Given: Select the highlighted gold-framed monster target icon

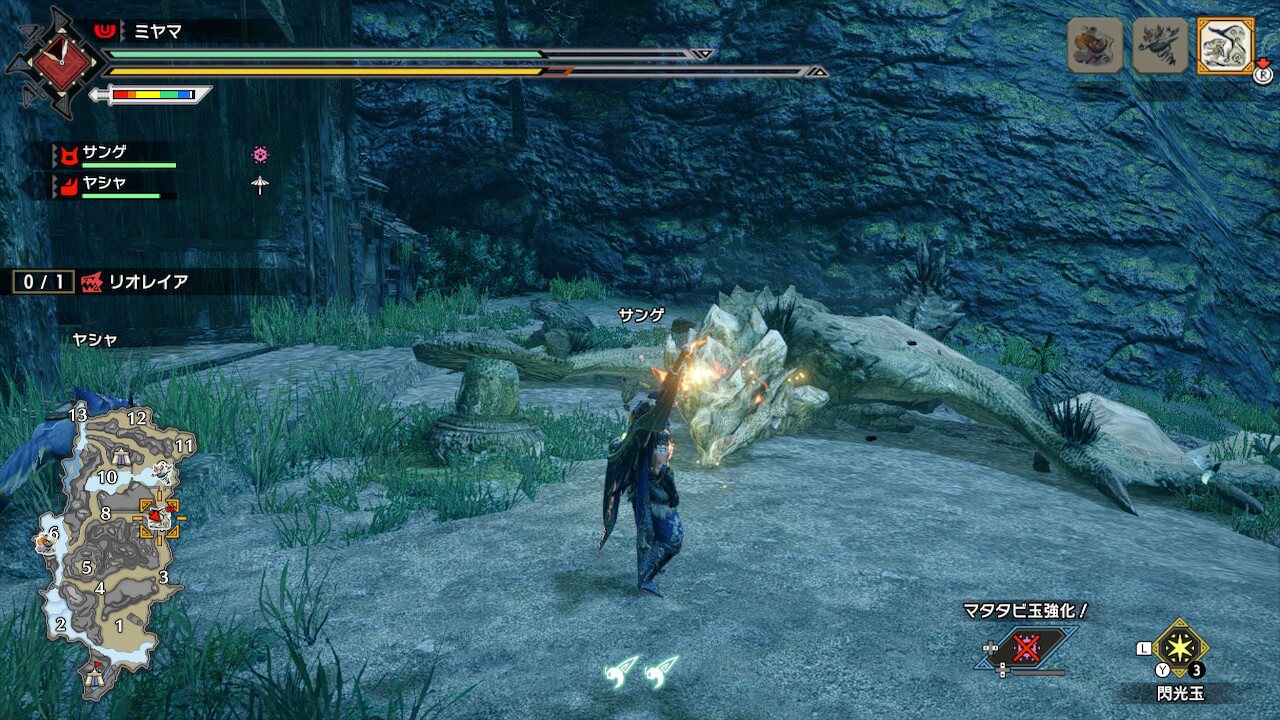Looking at the screenshot, I should 1225,45.
